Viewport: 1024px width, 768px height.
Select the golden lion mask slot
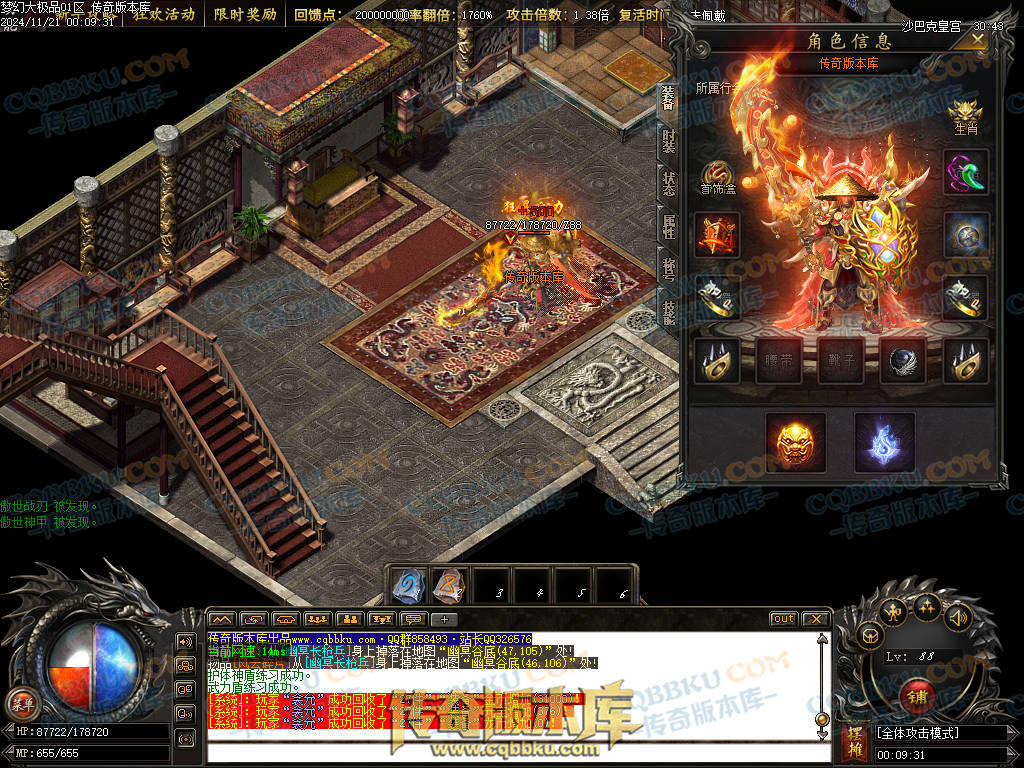795,442
